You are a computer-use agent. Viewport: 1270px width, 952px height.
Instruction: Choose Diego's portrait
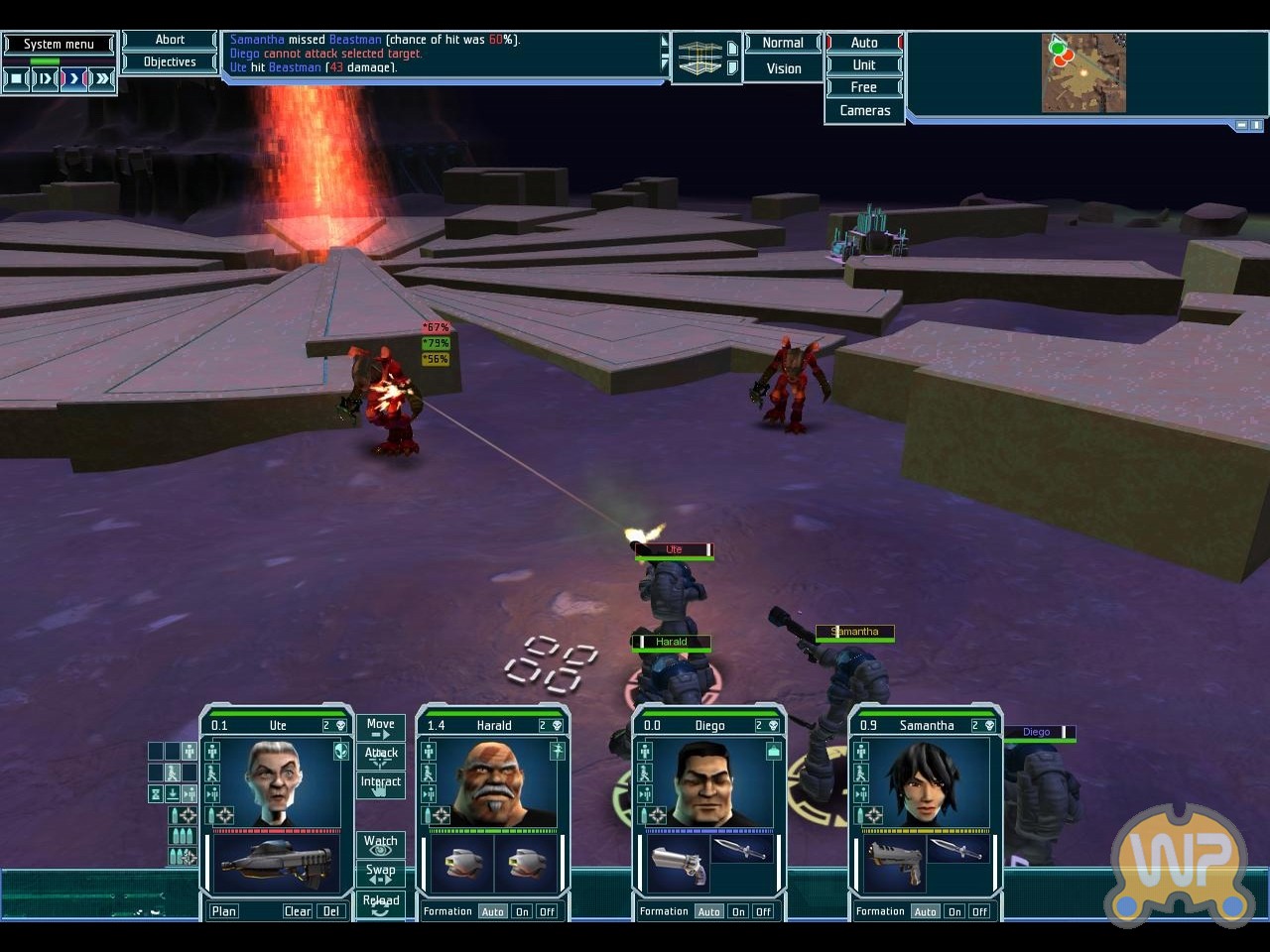(x=707, y=782)
